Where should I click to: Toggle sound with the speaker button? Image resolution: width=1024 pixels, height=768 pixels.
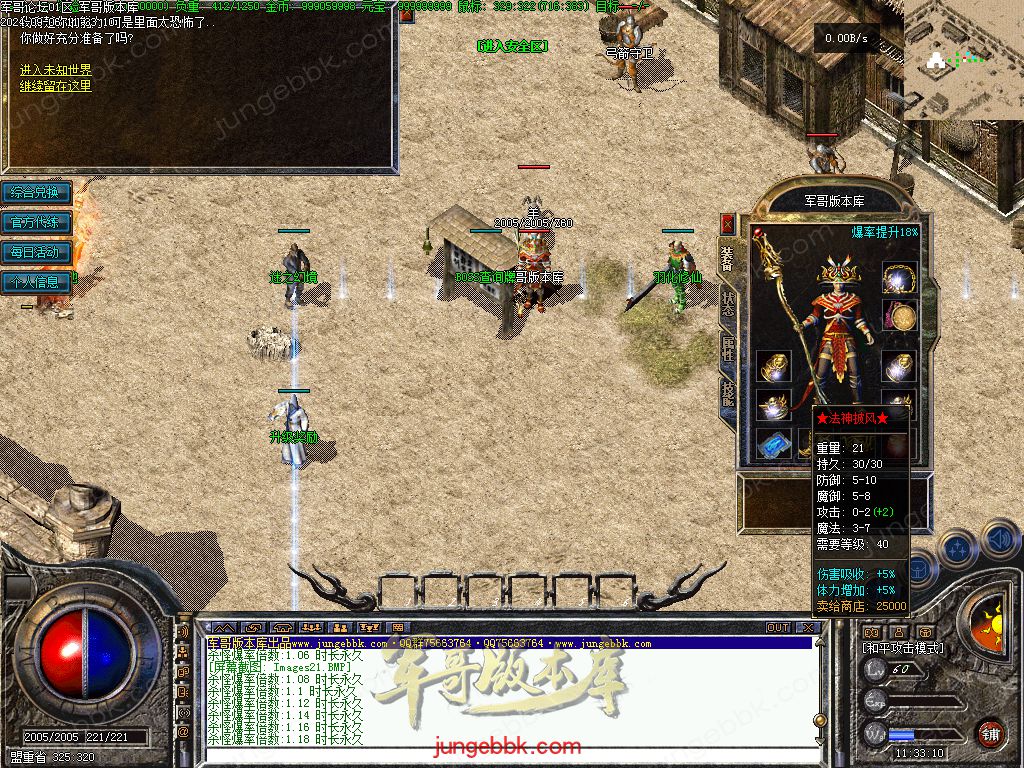(x=1000, y=540)
